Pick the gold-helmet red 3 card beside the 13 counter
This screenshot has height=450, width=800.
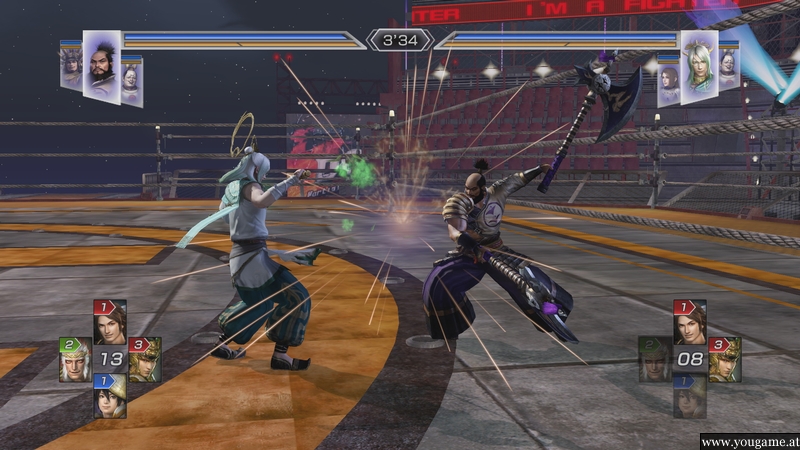pyautogui.click(x=144, y=360)
